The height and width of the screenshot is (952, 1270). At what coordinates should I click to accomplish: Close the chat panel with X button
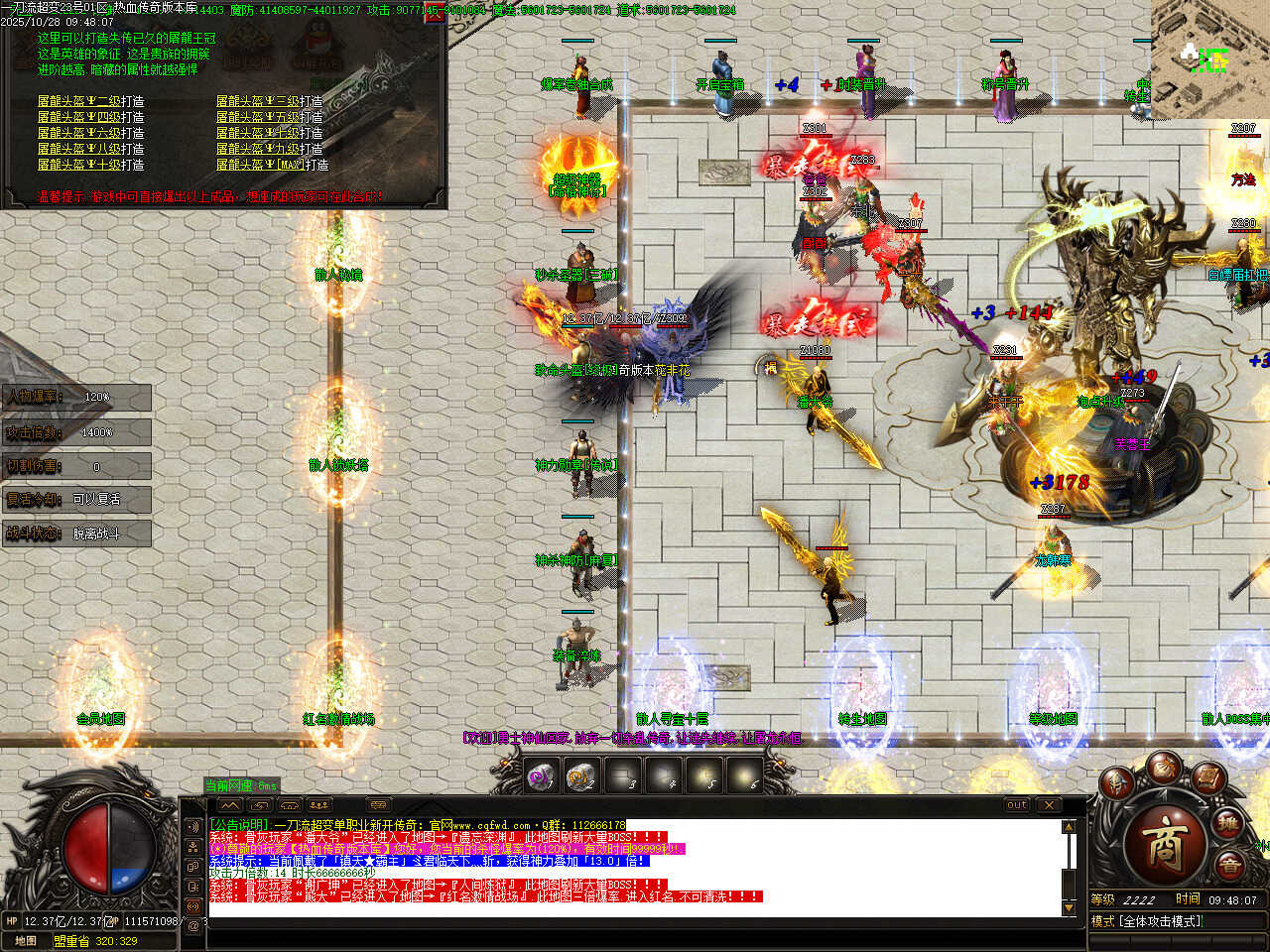tap(1049, 805)
